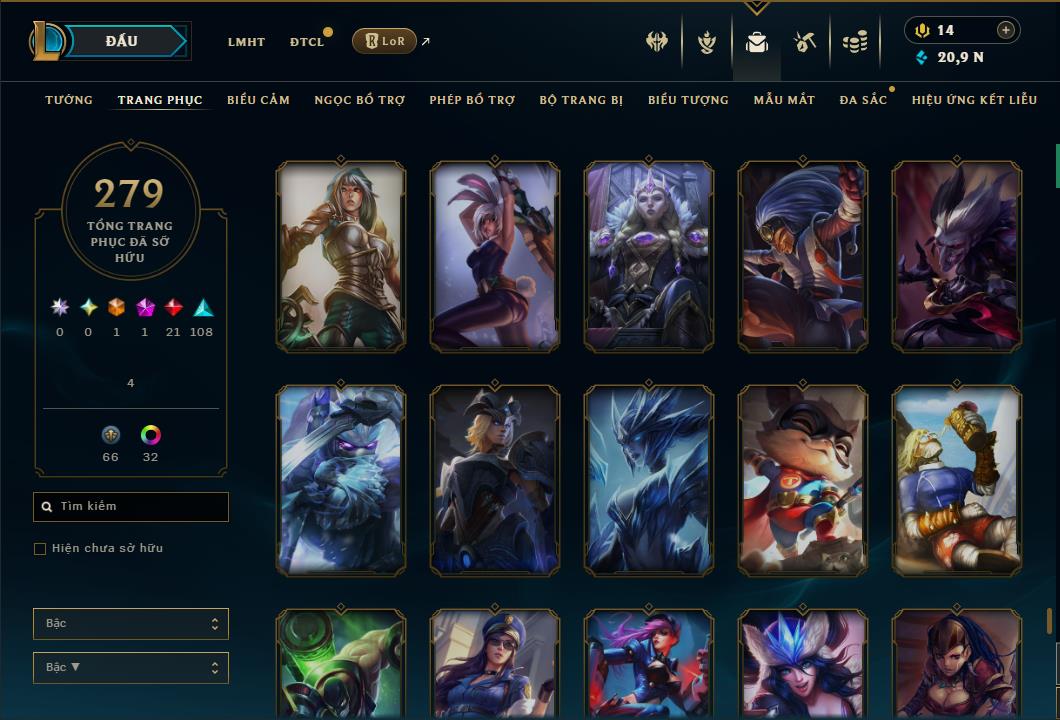
Task: Click the Tìm kiếm search box
Action: coord(131,507)
